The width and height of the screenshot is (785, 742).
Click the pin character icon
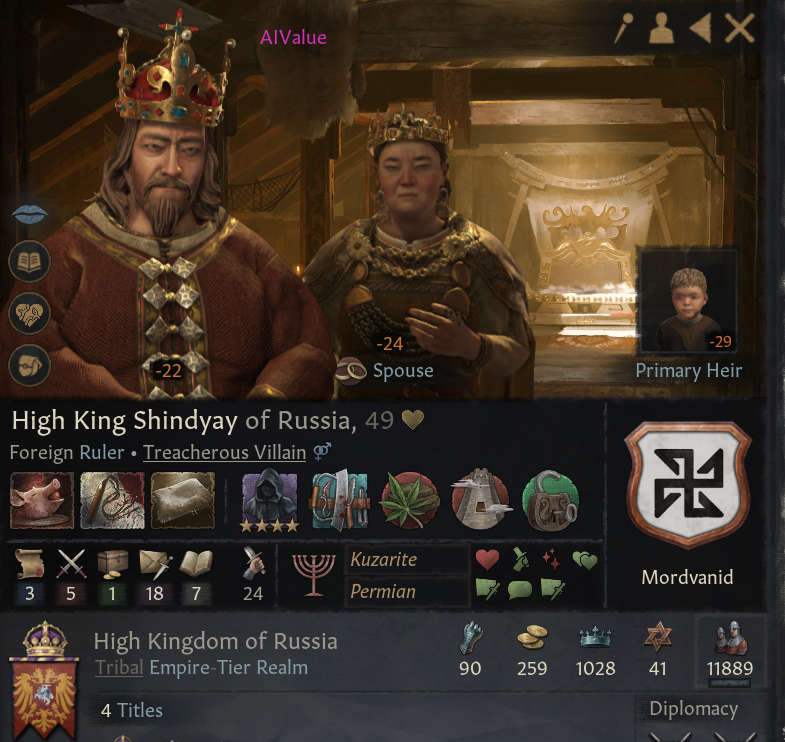624,28
